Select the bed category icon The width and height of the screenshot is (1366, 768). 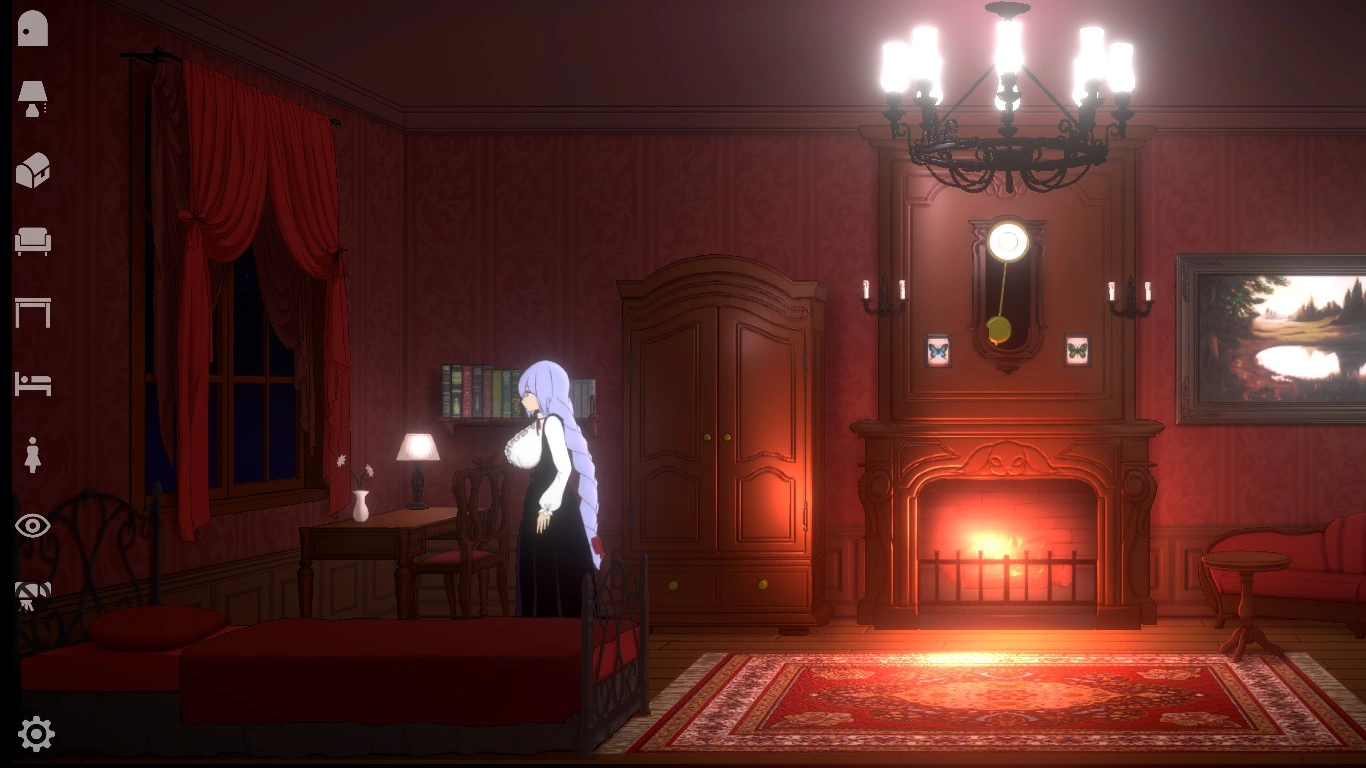pyautogui.click(x=33, y=384)
